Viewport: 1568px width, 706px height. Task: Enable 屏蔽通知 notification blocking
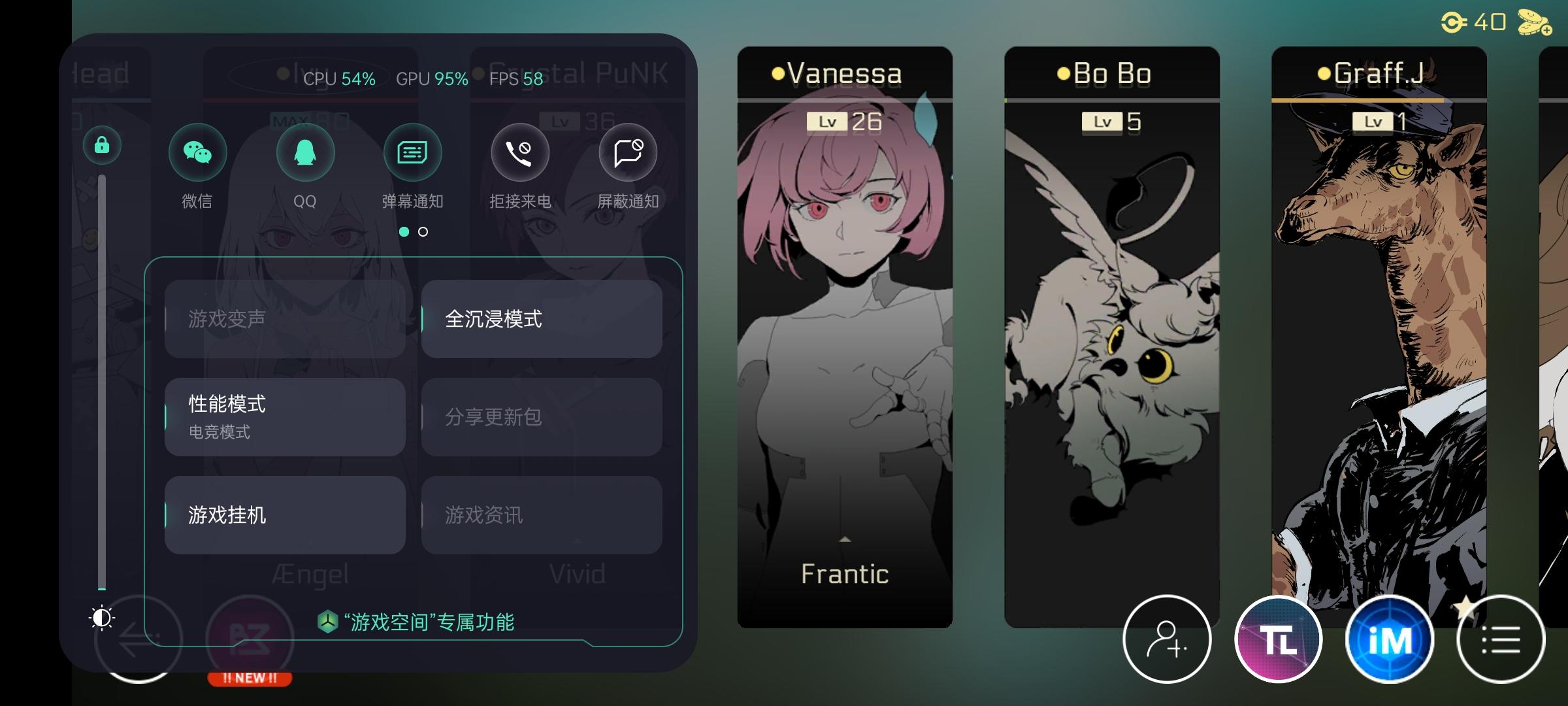(x=627, y=152)
